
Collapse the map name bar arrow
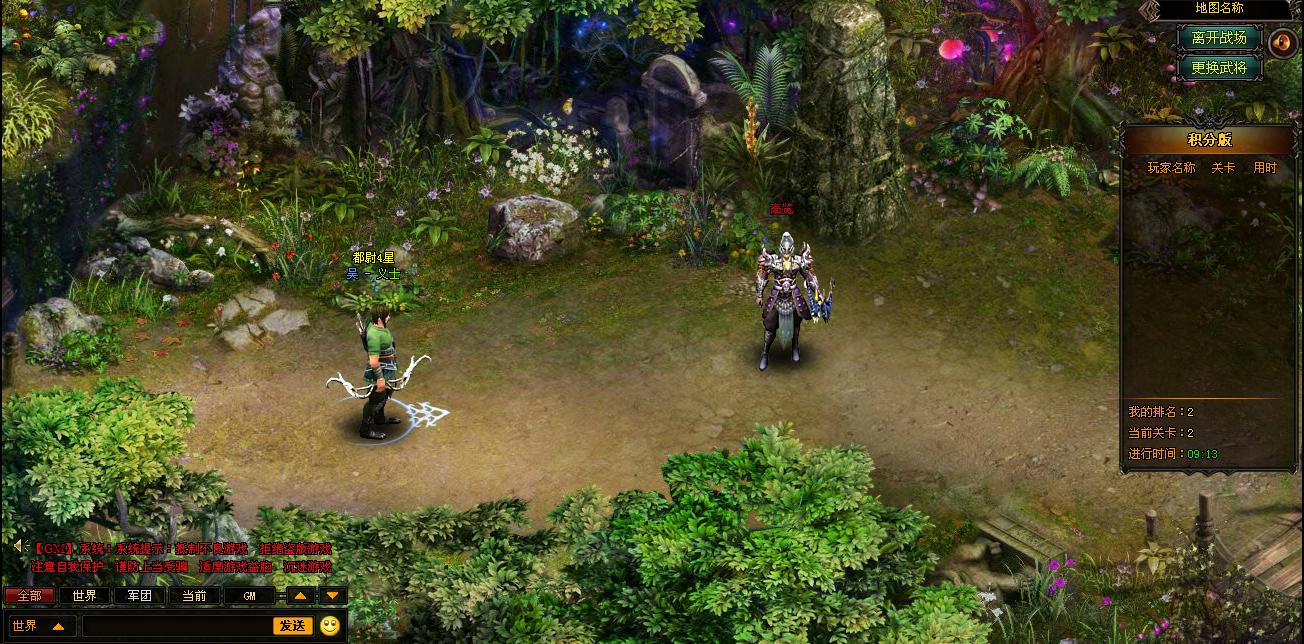coord(1150,9)
